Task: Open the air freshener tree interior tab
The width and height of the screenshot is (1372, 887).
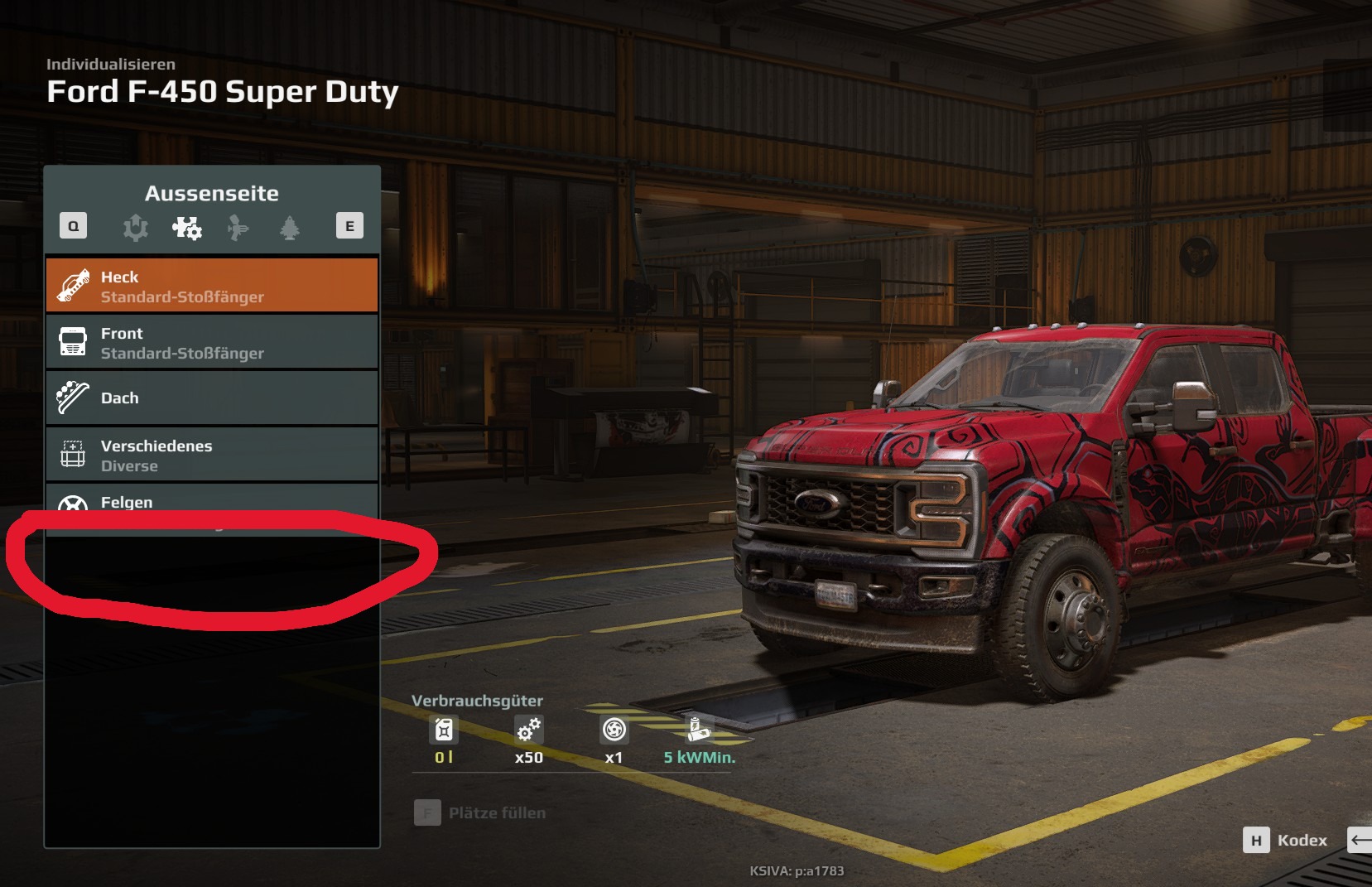Action: point(290,227)
